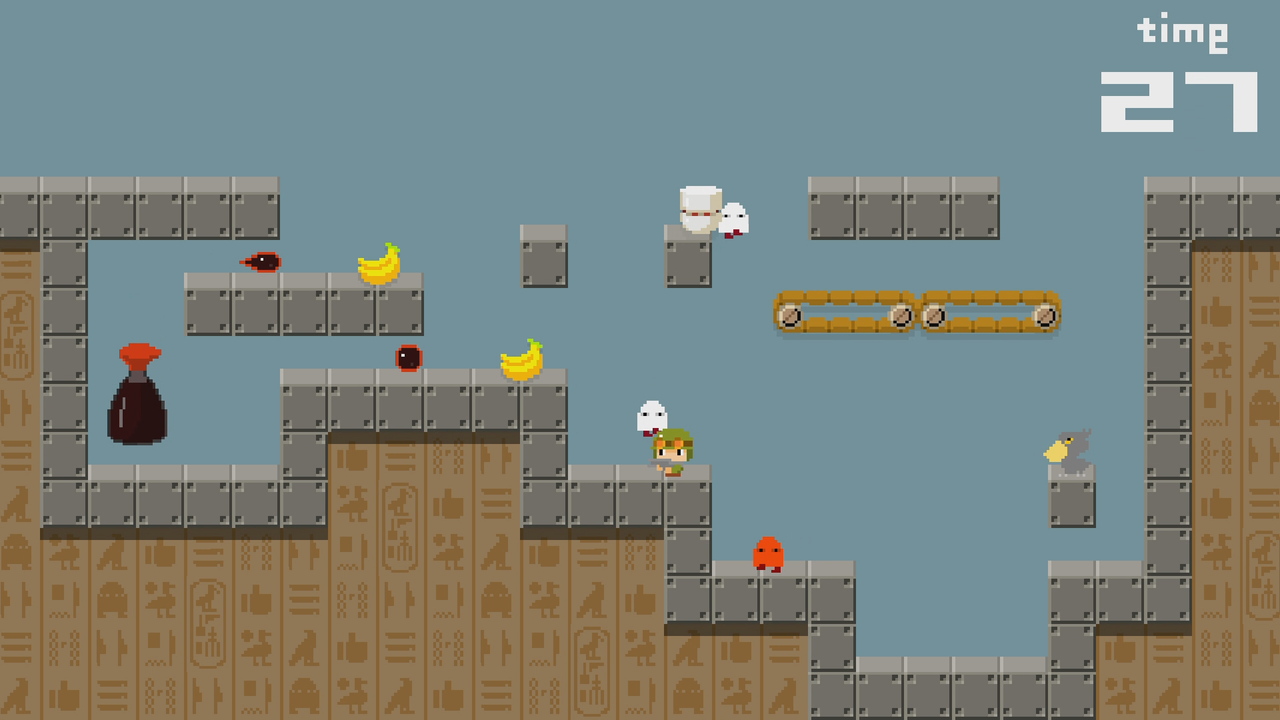The width and height of the screenshot is (1280, 720).
Task: Click the left roller of the conveyor belt
Action: pos(789,317)
